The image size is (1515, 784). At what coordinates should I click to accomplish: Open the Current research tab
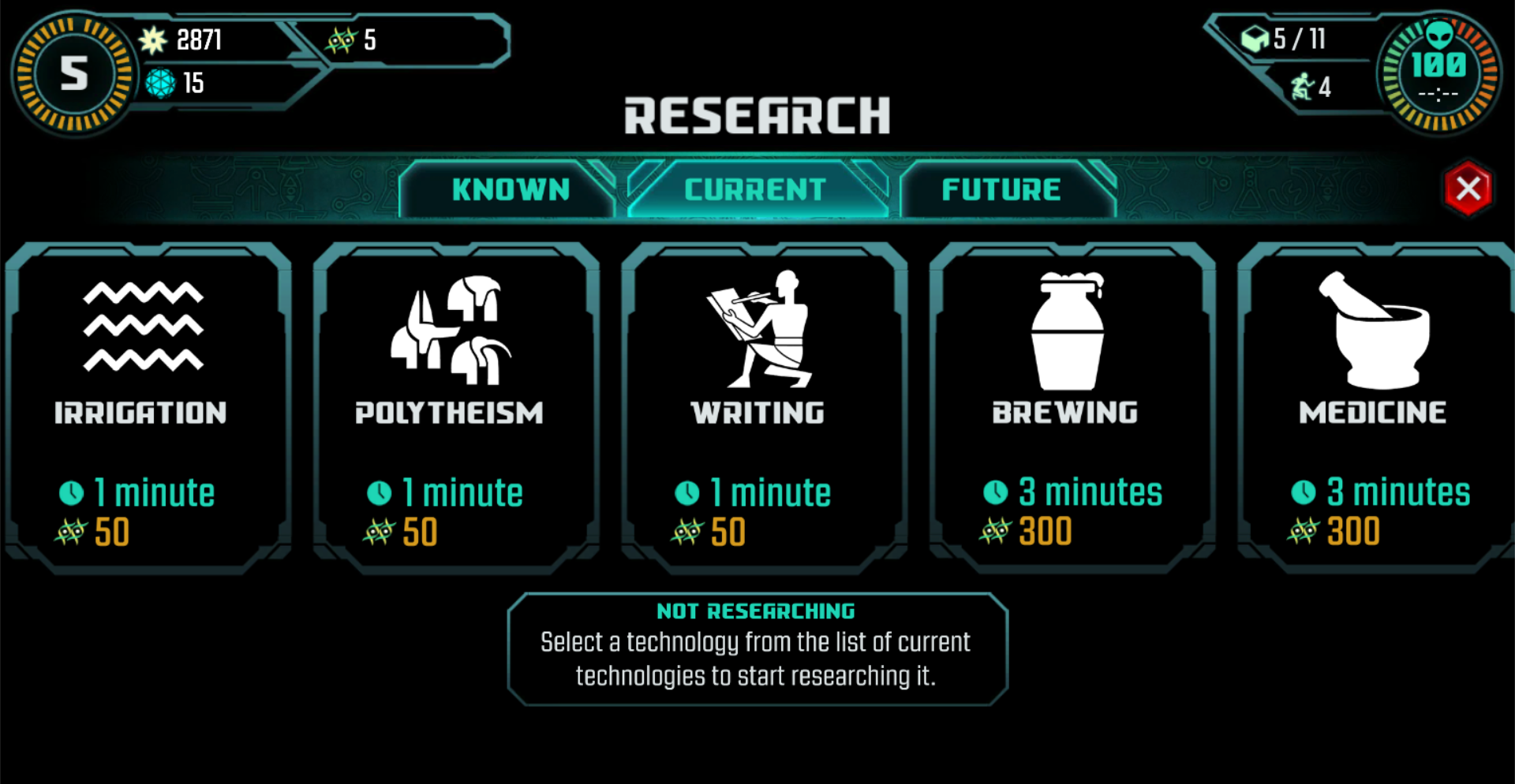point(755,189)
